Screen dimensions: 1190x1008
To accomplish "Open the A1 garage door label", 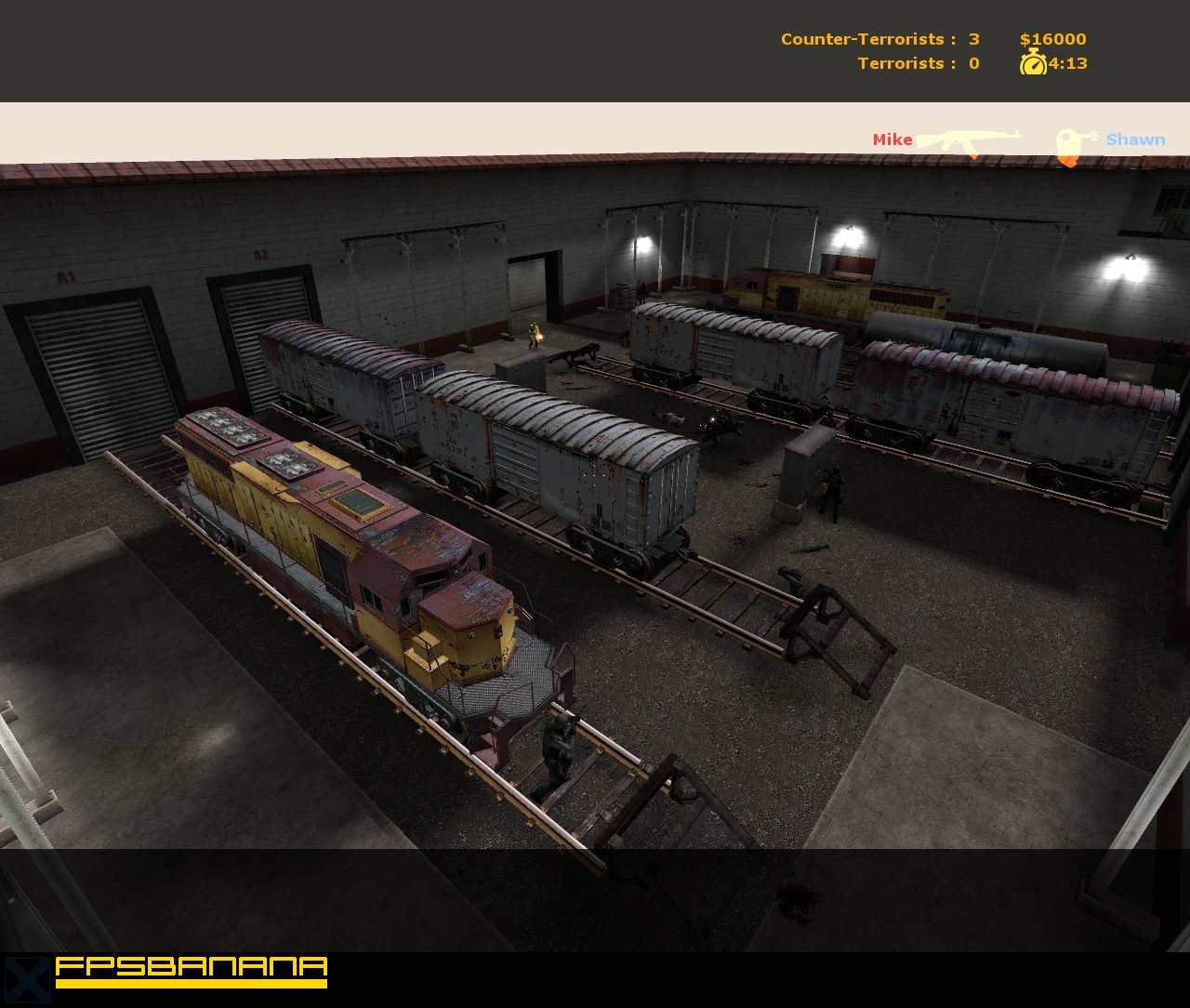I will [65, 275].
